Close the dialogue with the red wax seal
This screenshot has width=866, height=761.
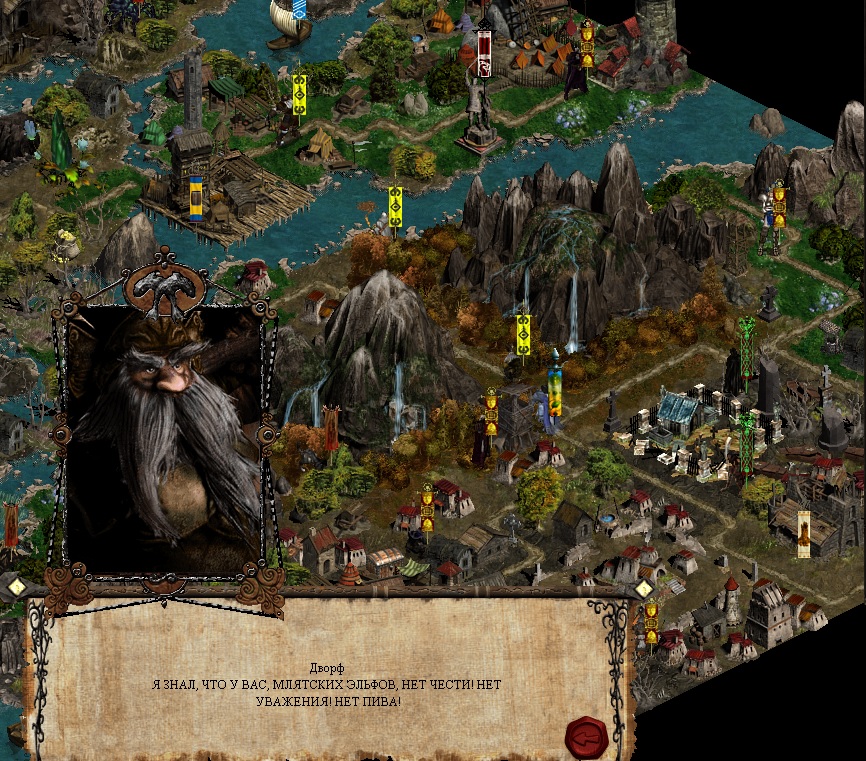point(586,737)
